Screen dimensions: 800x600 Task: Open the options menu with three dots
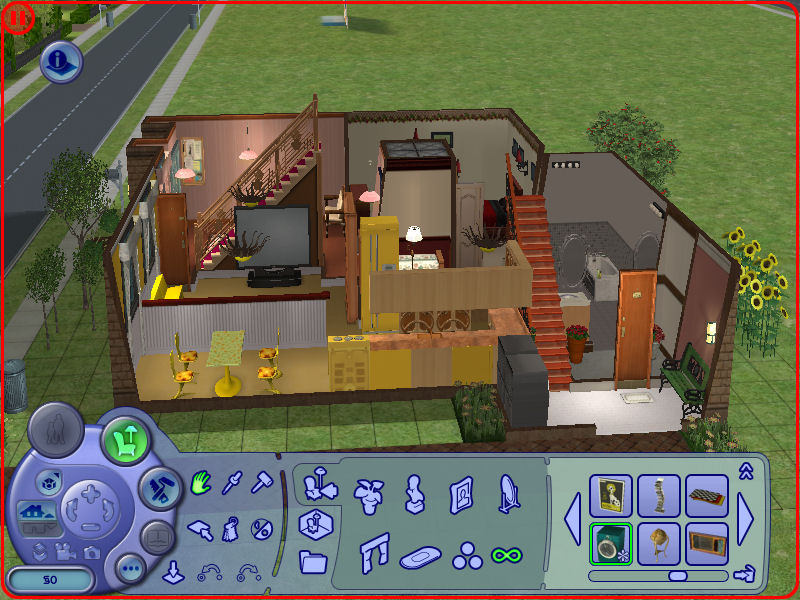point(130,569)
